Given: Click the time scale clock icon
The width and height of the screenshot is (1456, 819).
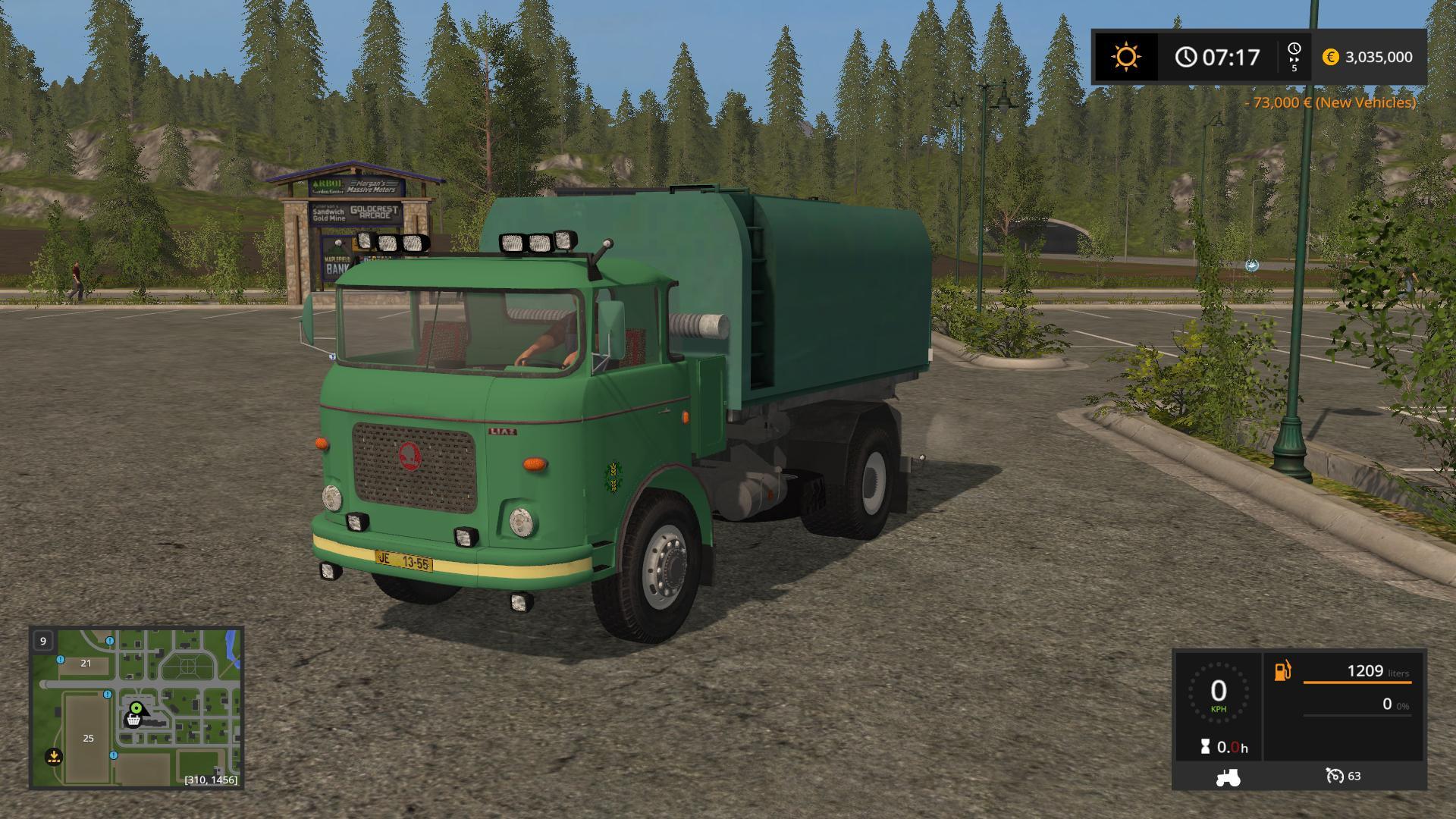Looking at the screenshot, I should coord(1294,50).
